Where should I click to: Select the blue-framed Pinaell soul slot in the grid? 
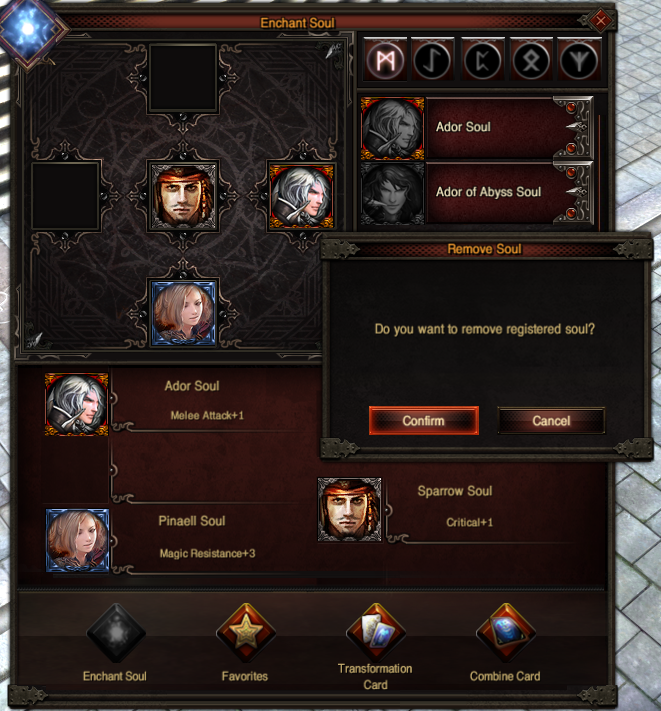[183, 313]
